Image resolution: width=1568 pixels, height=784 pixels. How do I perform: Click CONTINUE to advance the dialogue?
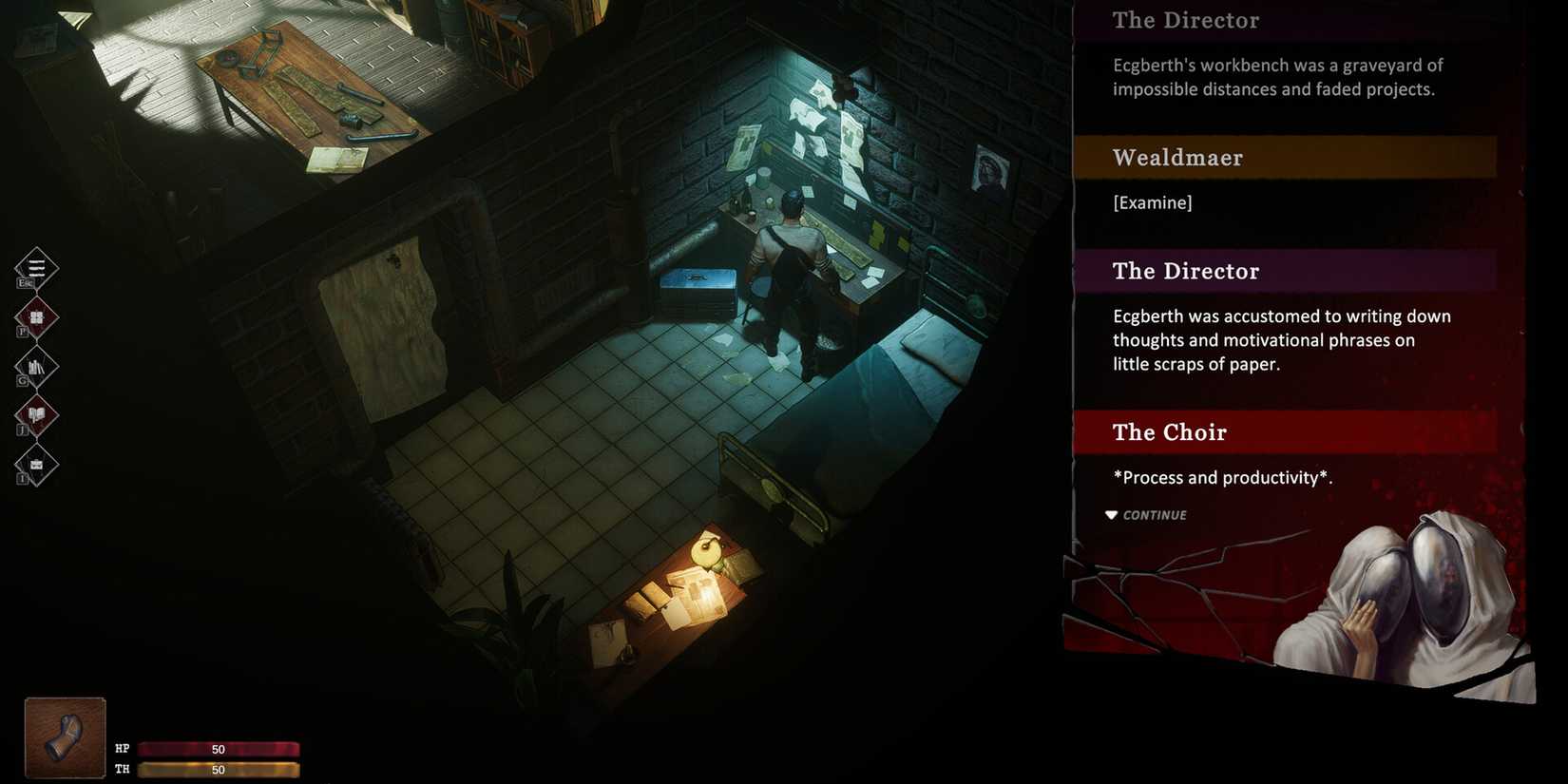pos(1153,514)
